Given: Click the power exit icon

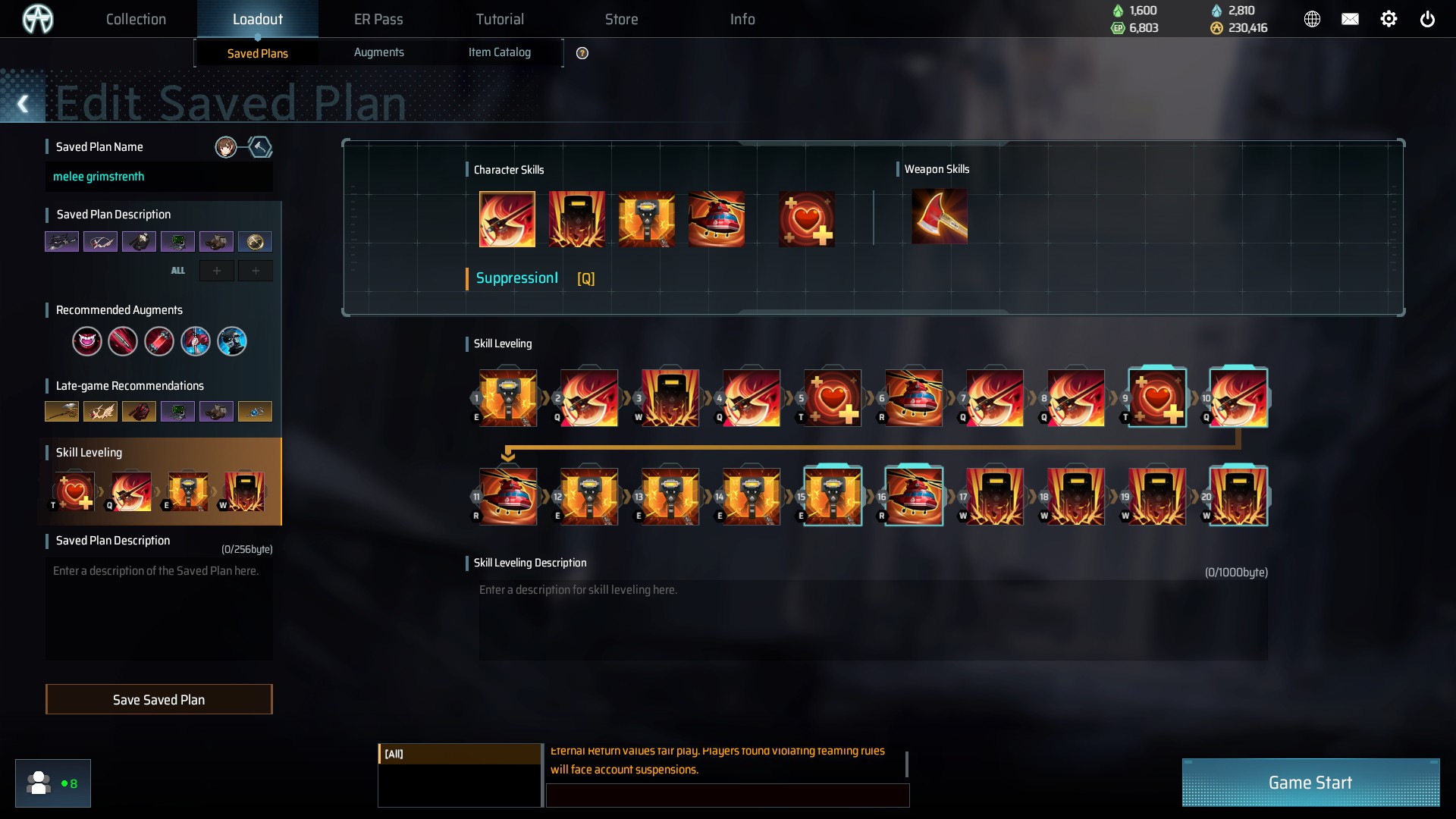Looking at the screenshot, I should [1427, 19].
